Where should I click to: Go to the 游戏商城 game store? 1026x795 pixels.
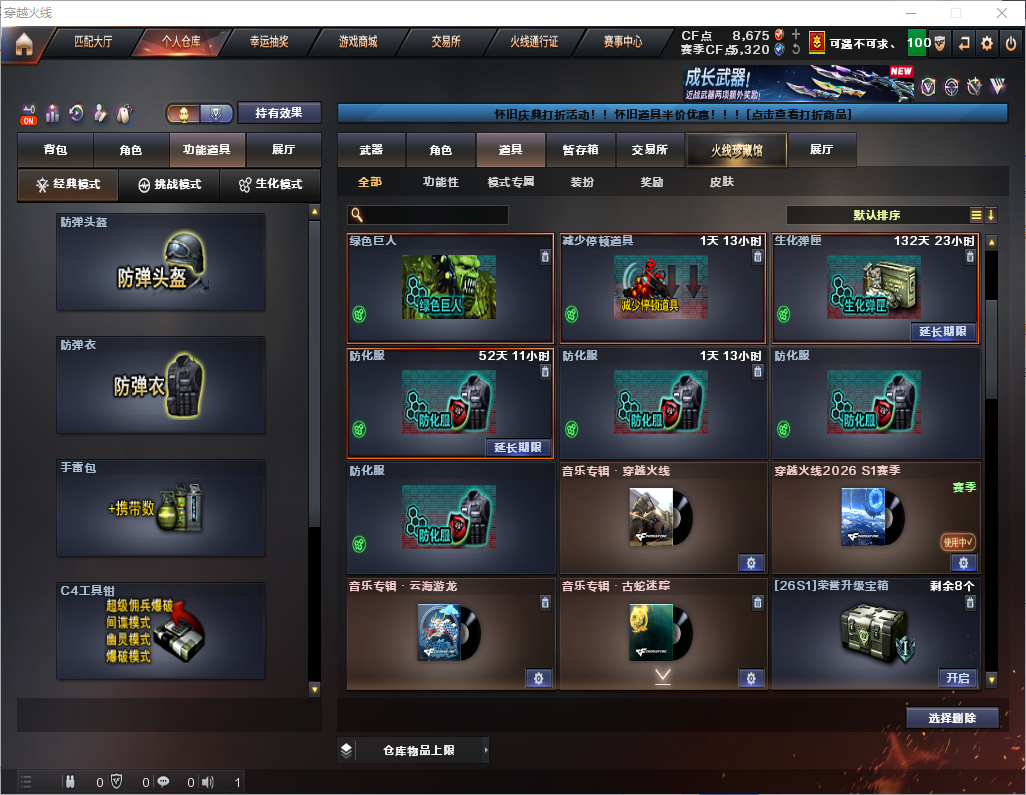click(x=357, y=42)
